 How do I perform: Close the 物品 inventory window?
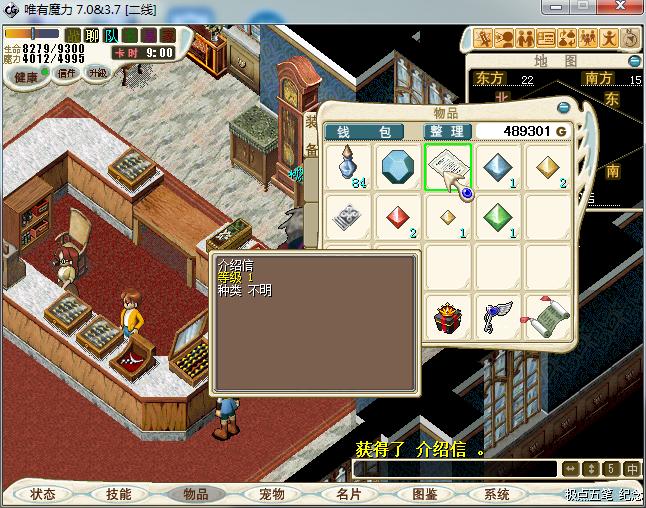563,107
